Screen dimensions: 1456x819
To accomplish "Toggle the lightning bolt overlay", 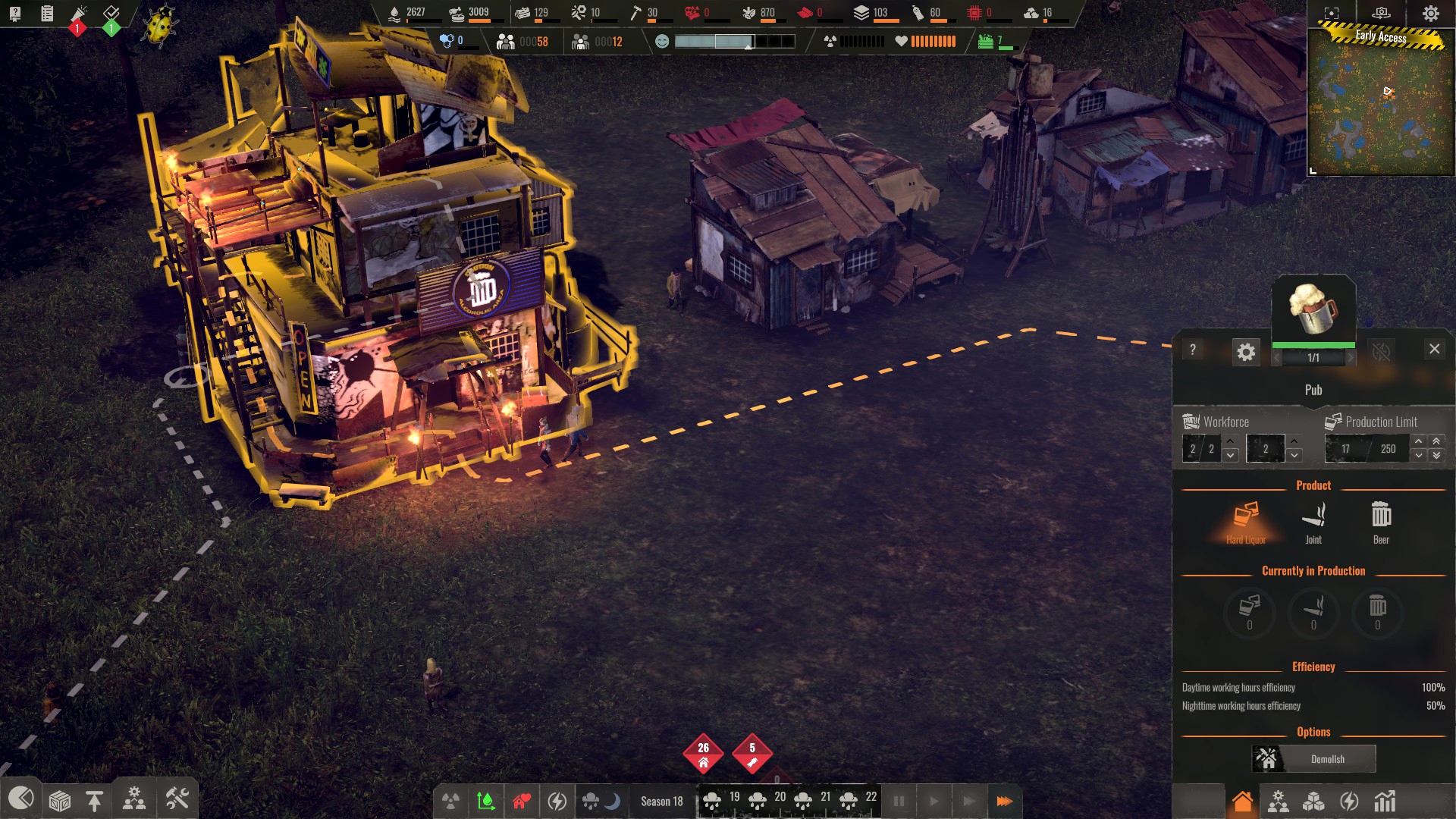I will [557, 801].
